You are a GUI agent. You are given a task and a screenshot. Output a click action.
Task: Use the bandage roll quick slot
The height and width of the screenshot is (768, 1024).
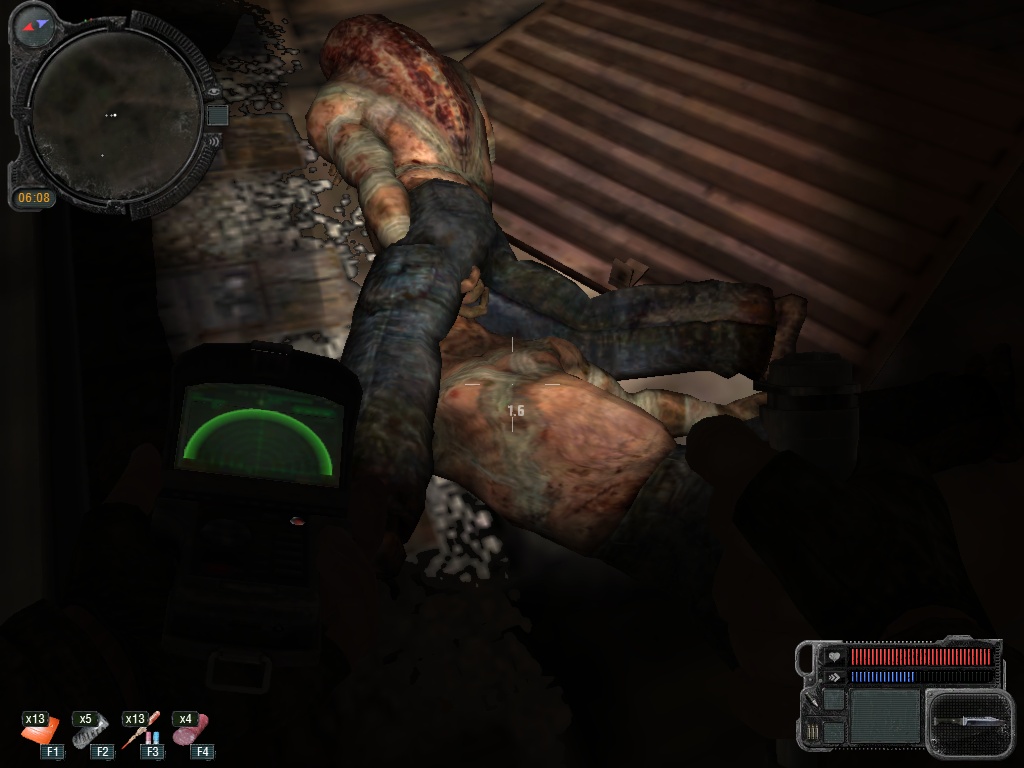point(90,733)
